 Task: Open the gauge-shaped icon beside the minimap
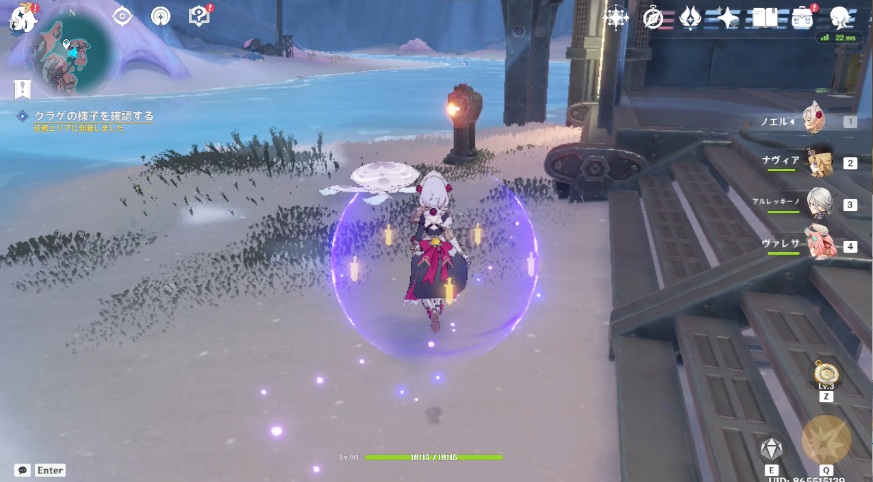coord(160,16)
